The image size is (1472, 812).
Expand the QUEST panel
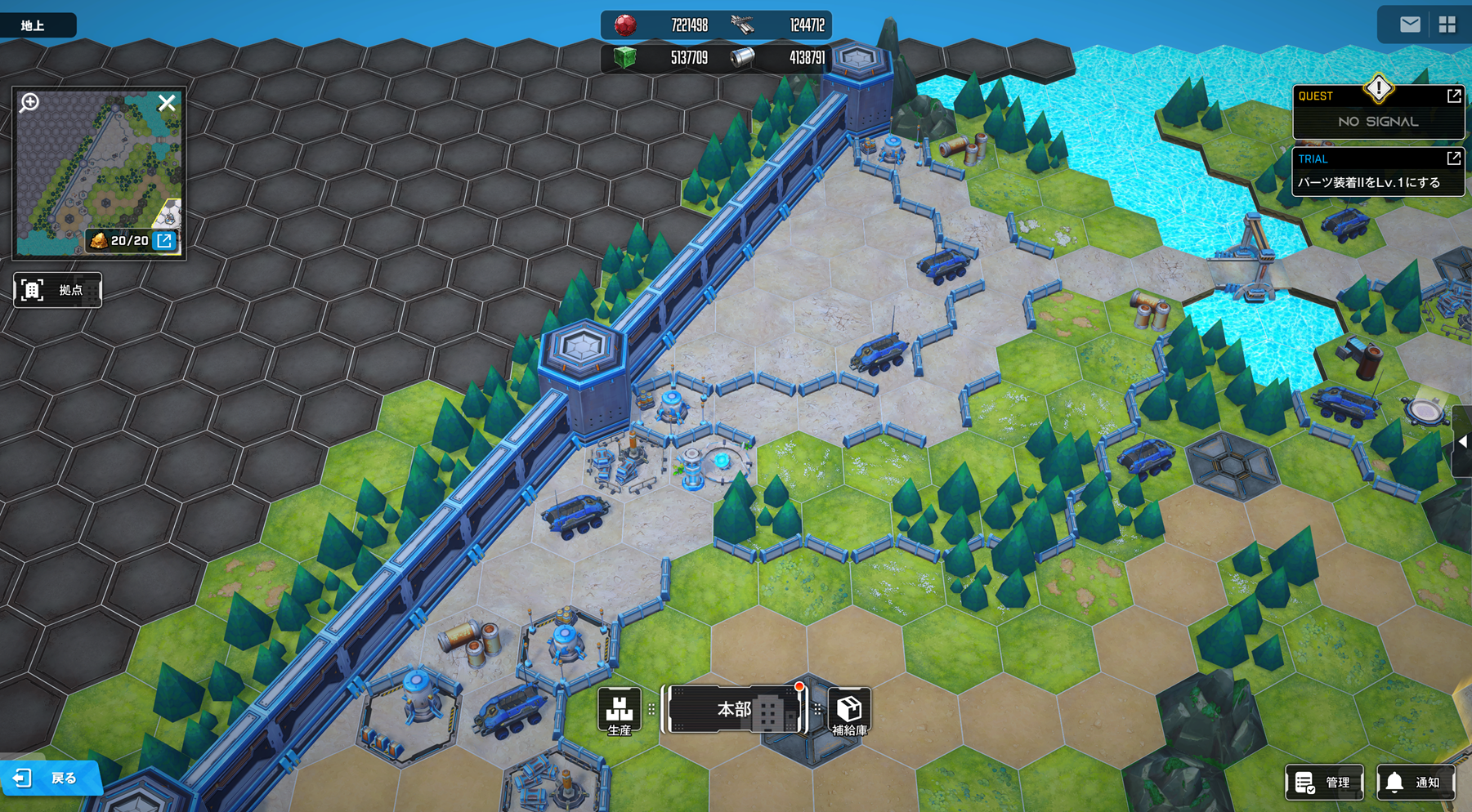pyautogui.click(x=1453, y=96)
